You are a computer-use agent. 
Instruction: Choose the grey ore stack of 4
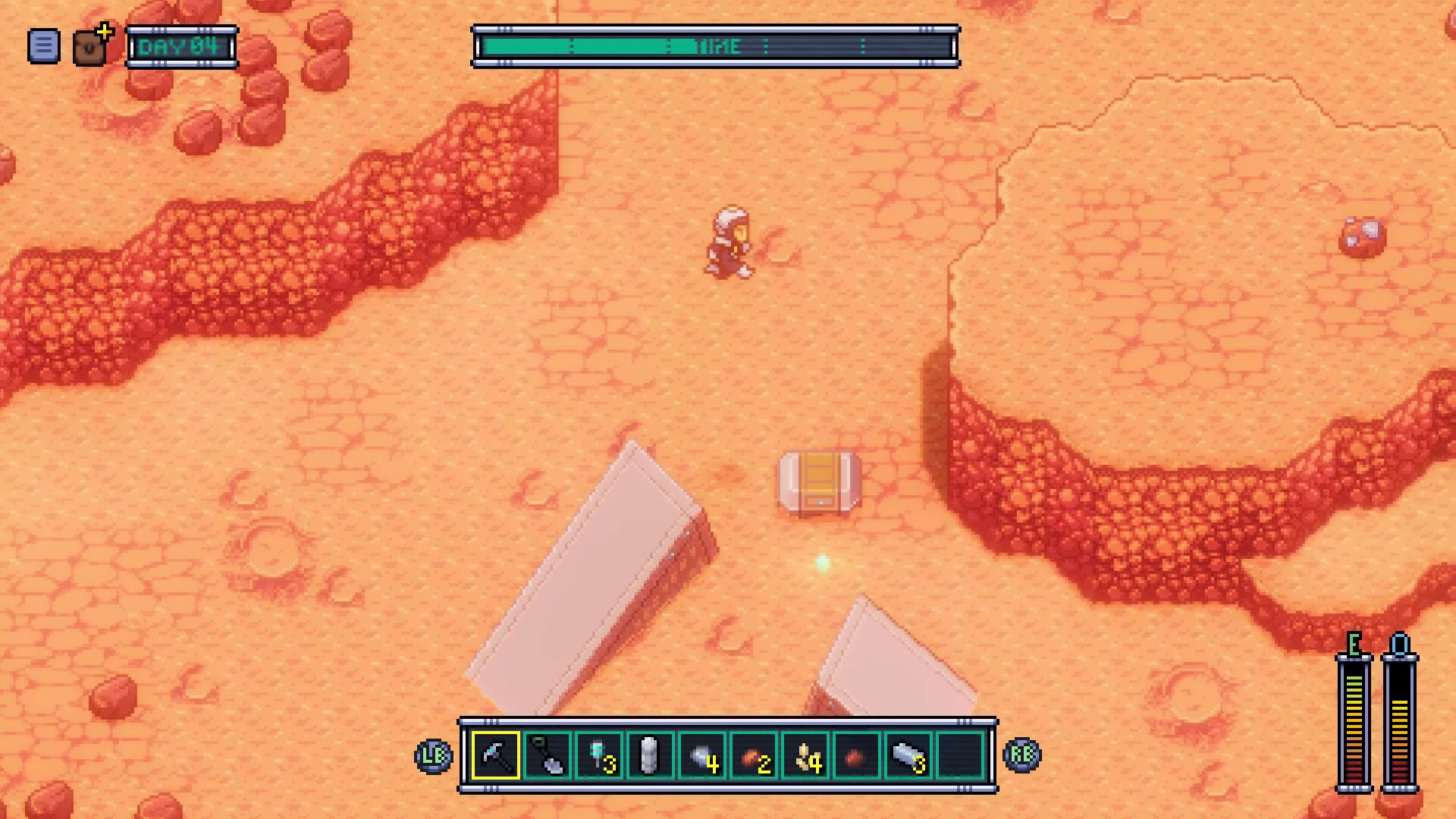[x=702, y=756]
